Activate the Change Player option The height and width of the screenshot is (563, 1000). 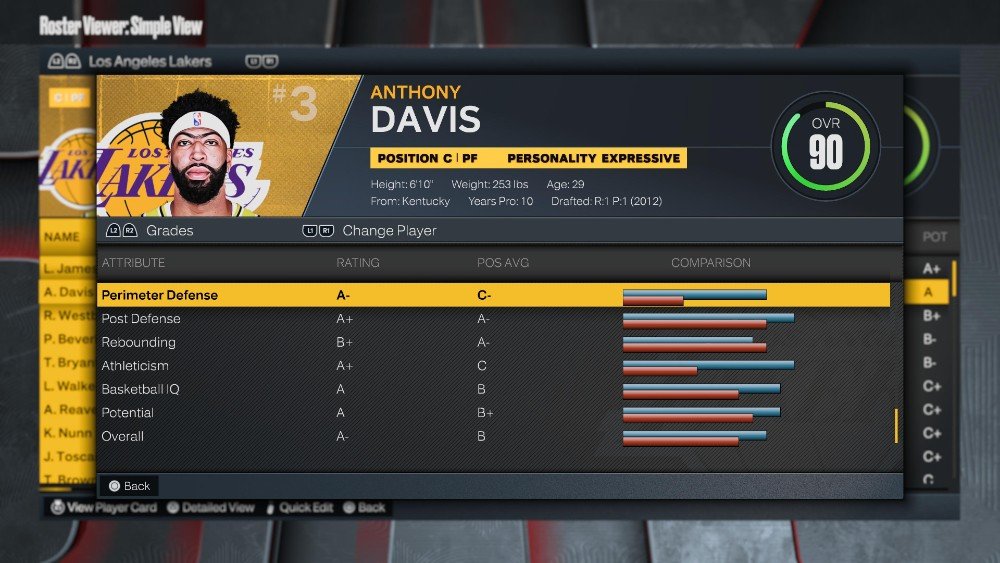388,231
